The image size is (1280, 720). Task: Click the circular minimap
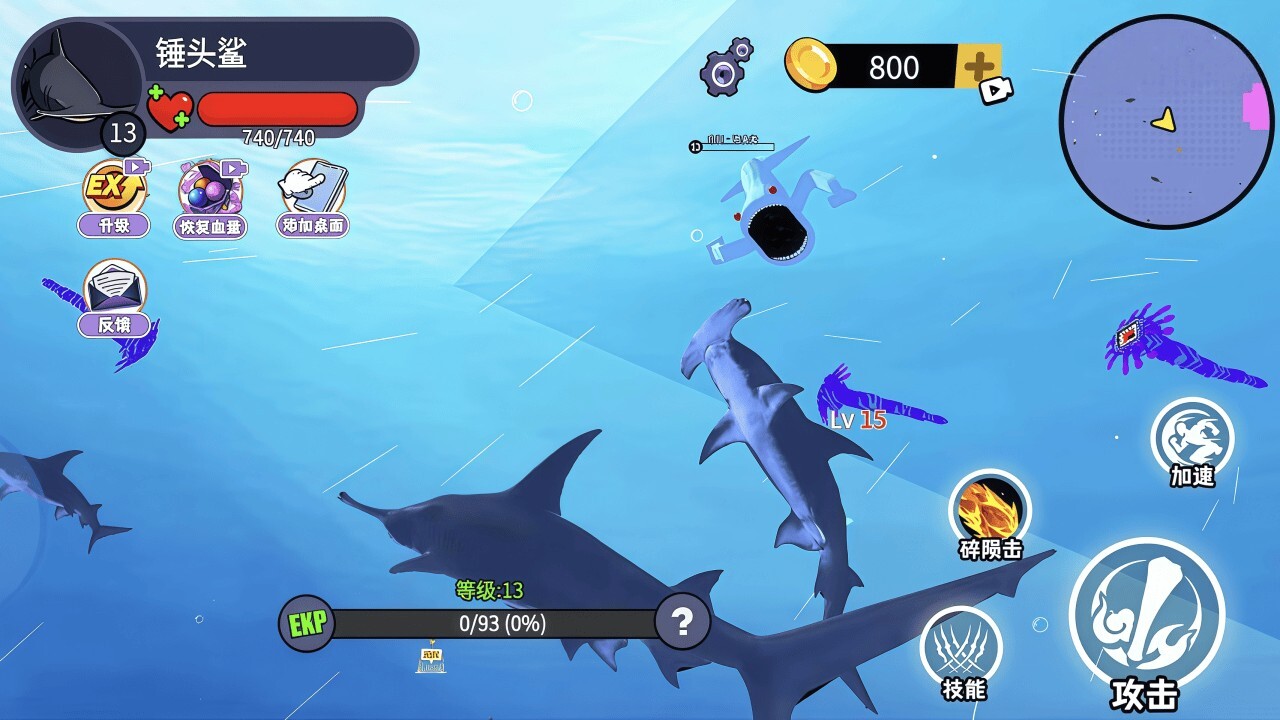[x=1166, y=122]
